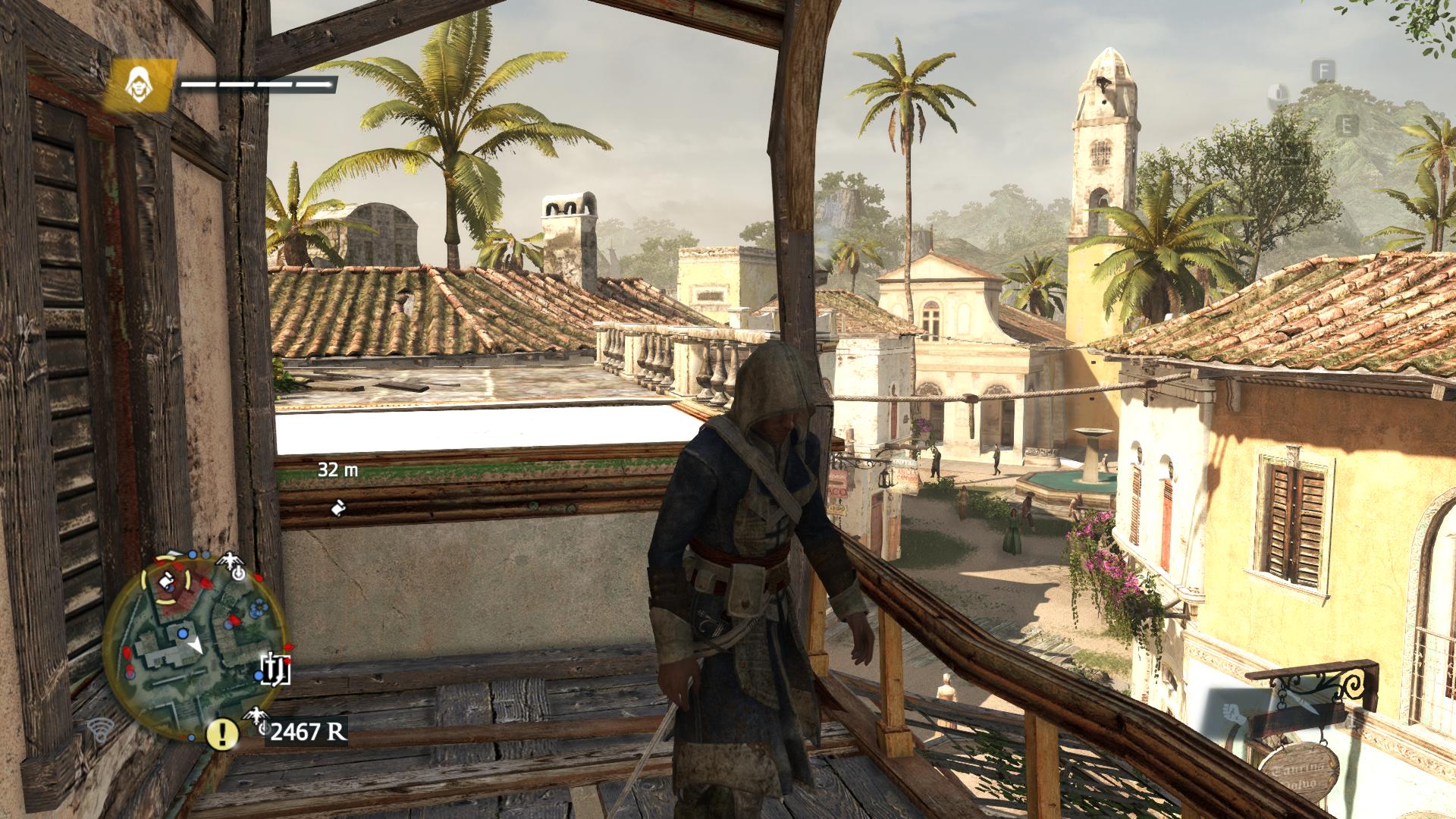The image size is (1456, 819).
Task: Select the sword shop marker on minimap
Action: pos(275,667)
